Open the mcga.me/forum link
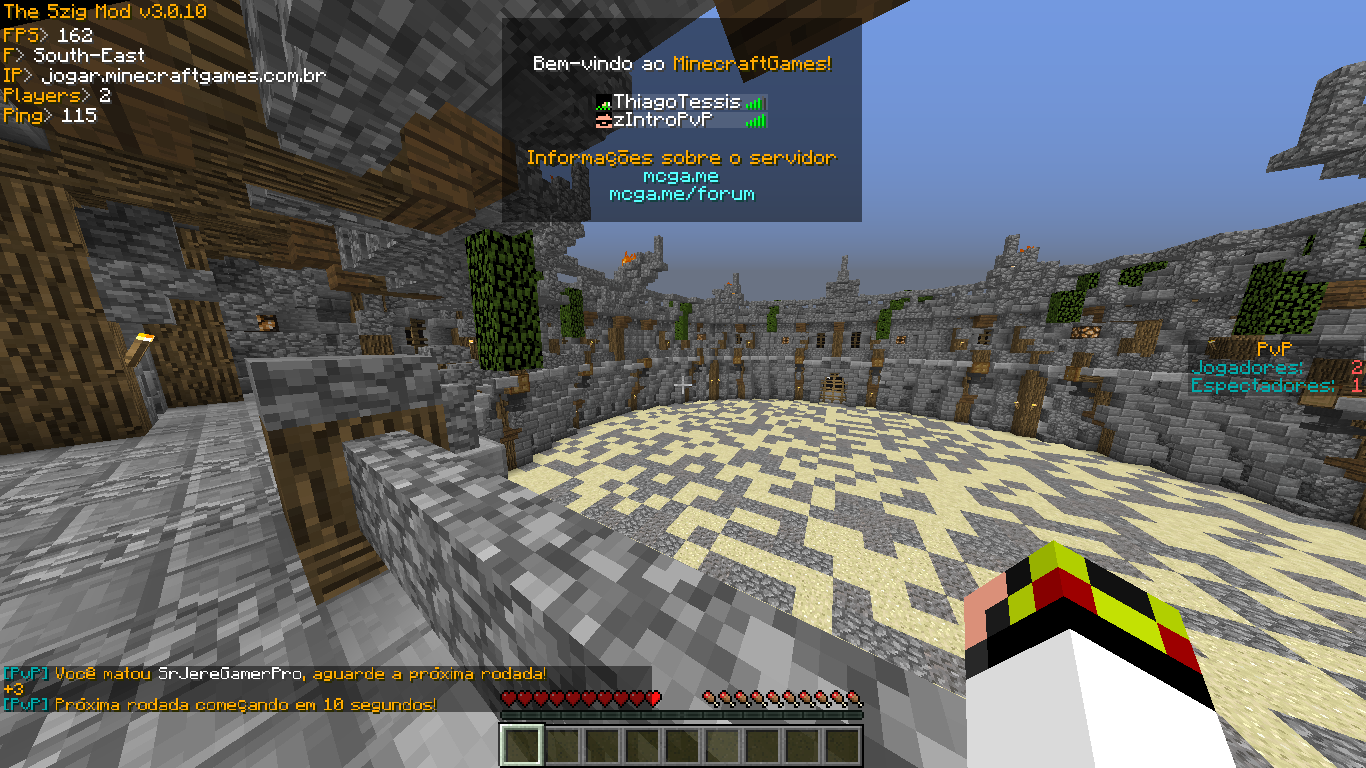Viewport: 1366px width, 768px height. click(681, 194)
